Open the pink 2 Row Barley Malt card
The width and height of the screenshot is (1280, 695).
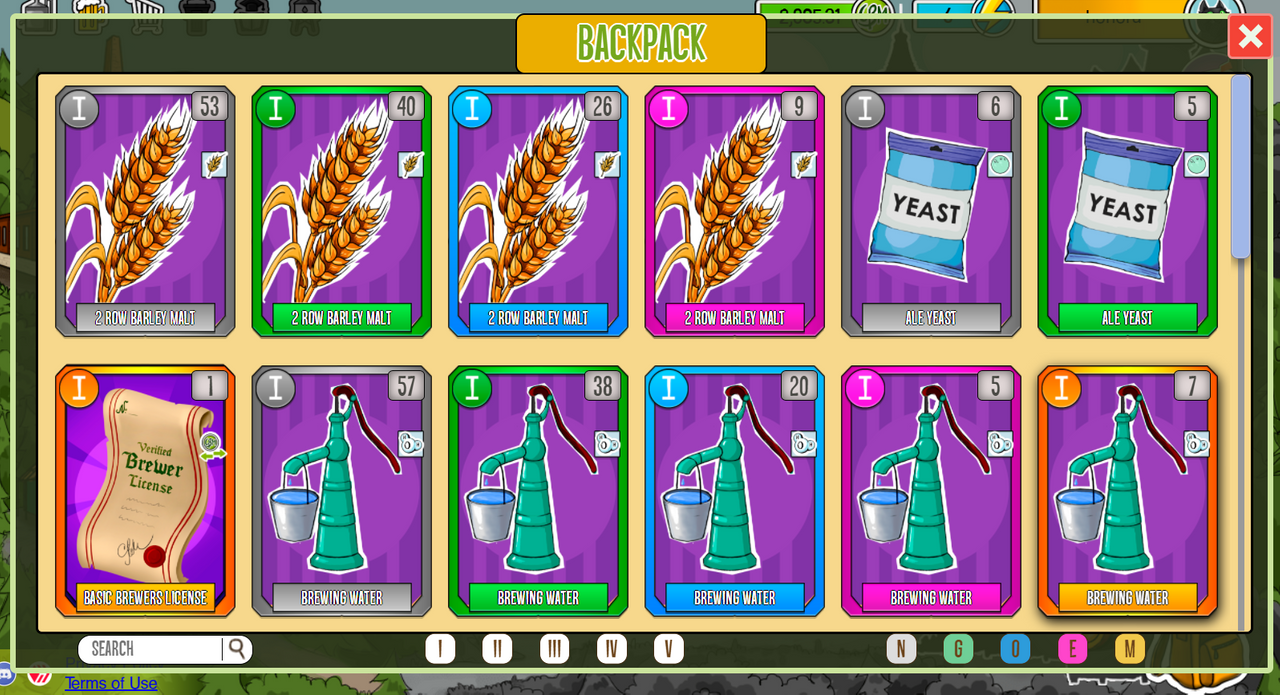(734, 211)
